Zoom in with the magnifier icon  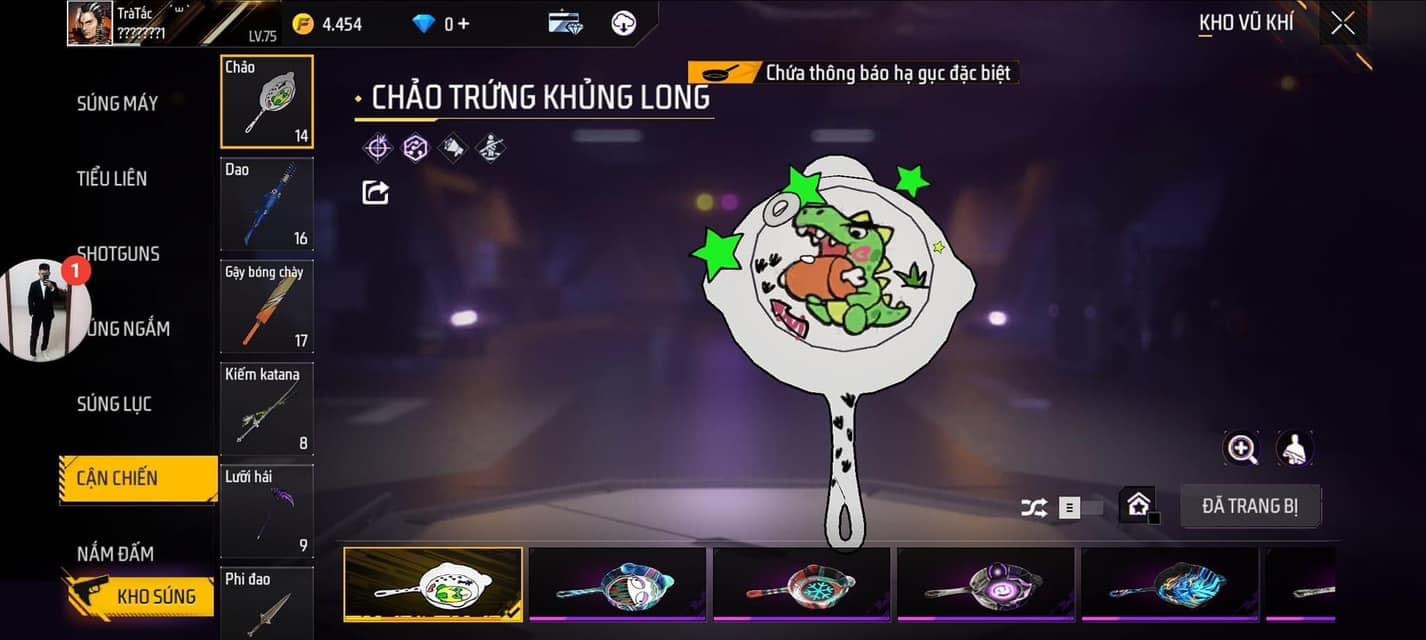[1242, 449]
